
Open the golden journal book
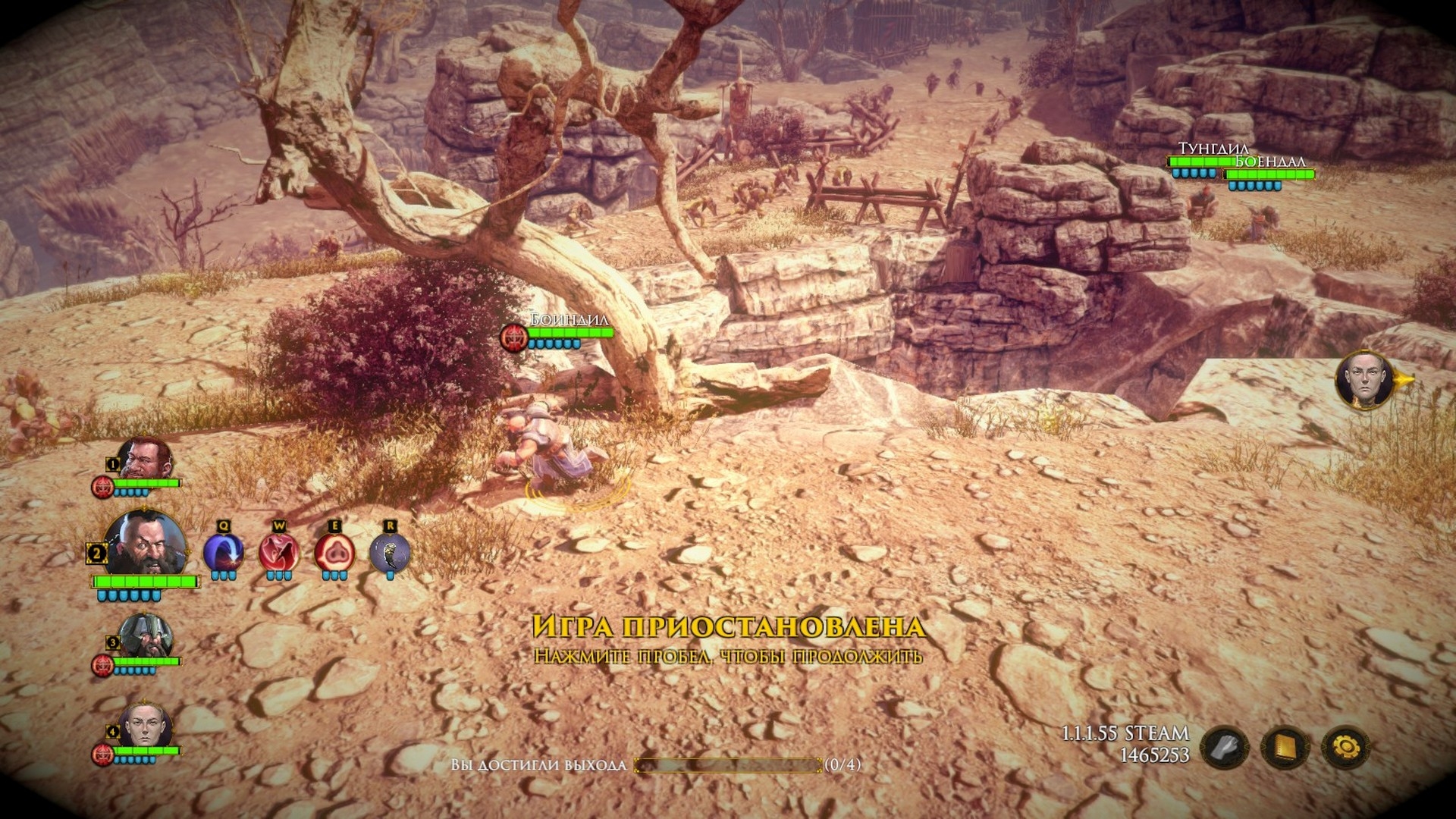click(x=1285, y=748)
